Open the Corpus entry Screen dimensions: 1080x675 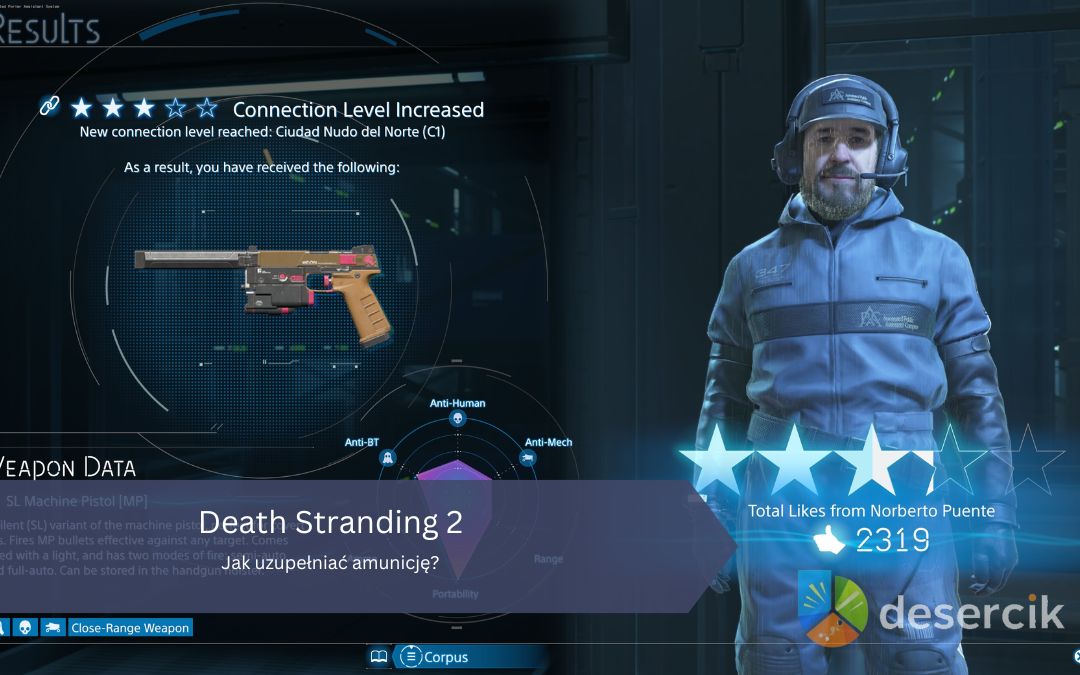[x=436, y=657]
